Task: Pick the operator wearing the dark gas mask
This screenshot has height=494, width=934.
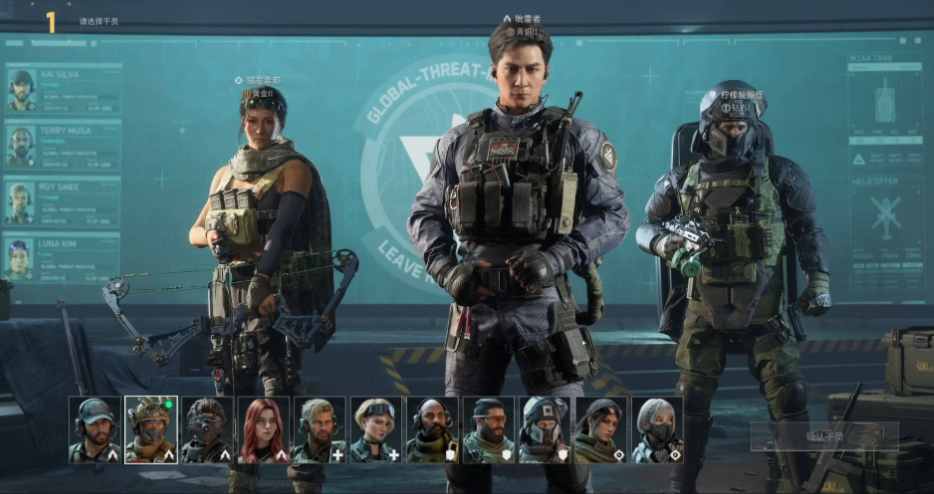Action: pos(207,430)
